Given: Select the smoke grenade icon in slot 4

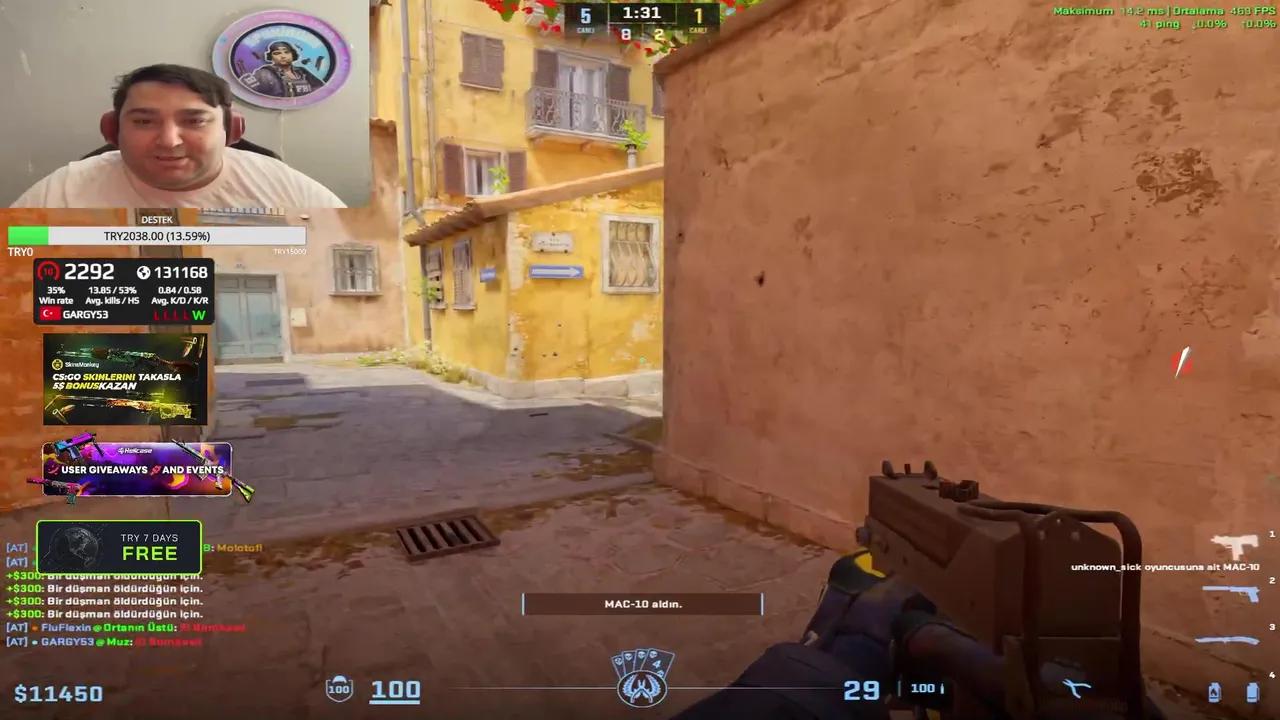Looking at the screenshot, I should click(x=1251, y=692).
